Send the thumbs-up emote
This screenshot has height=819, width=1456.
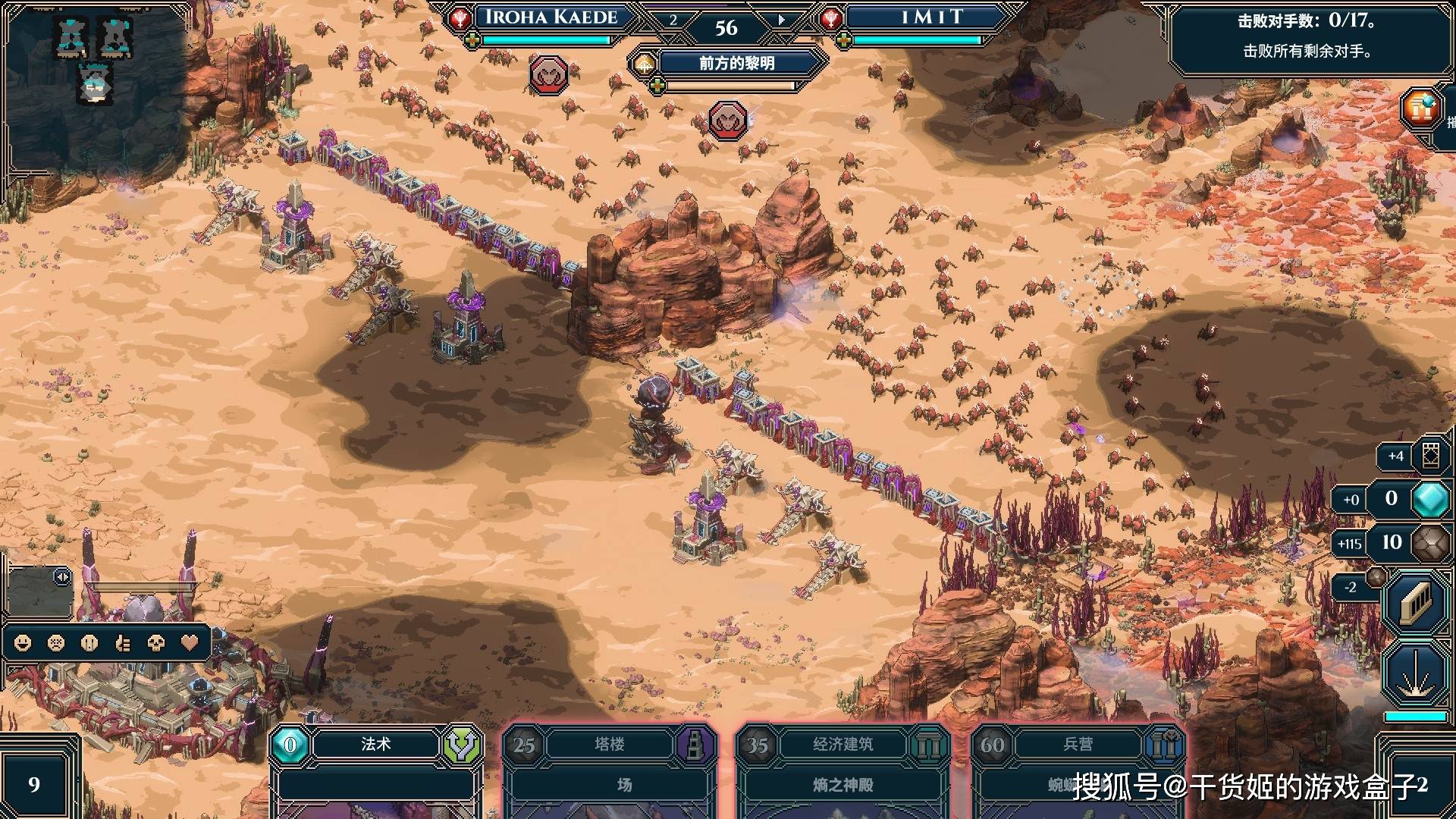click(123, 643)
